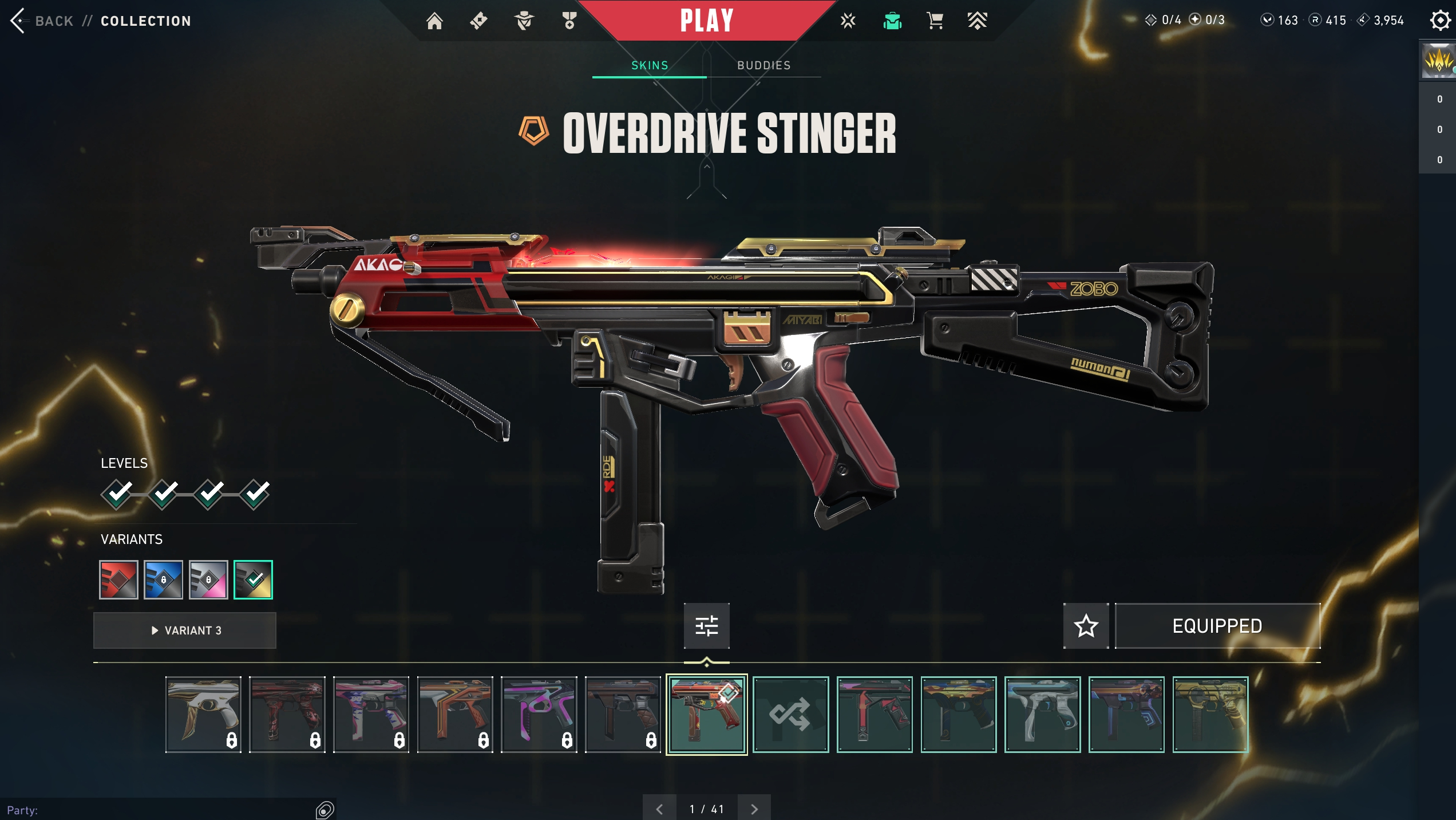Pick the gold Stinger skin thumbnail
The image size is (1456, 820).
click(1210, 714)
